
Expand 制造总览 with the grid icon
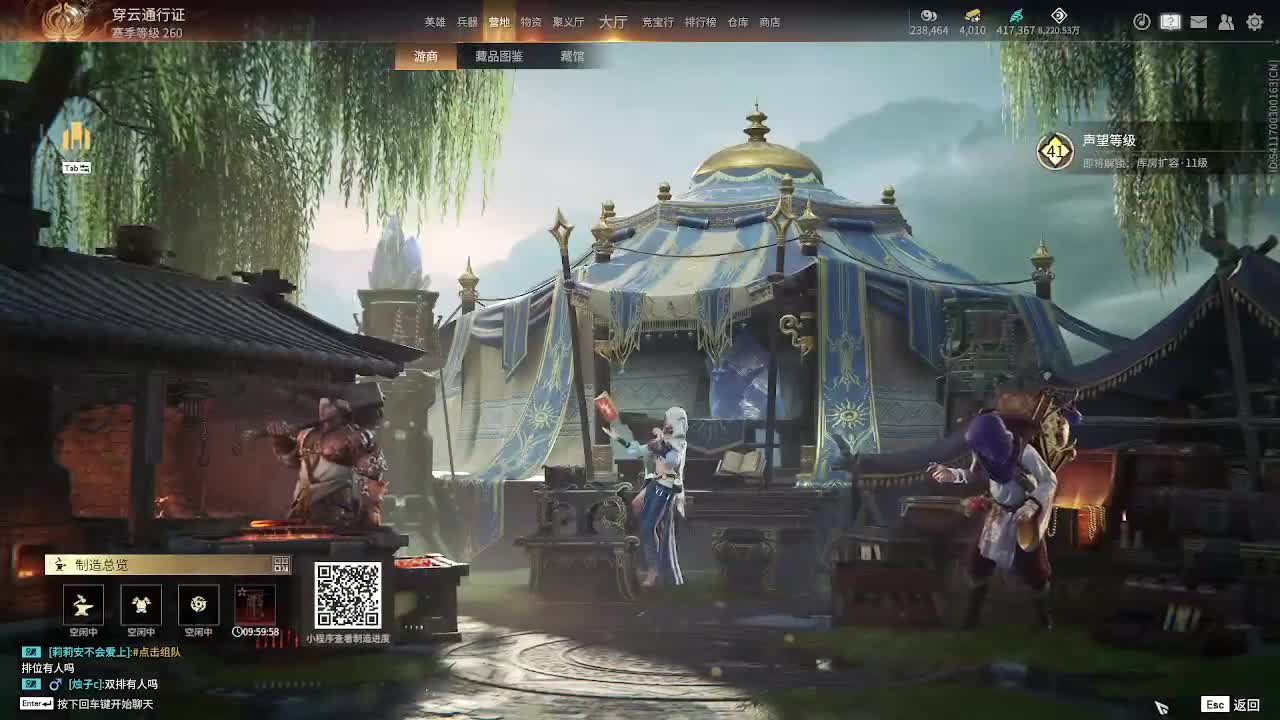(281, 564)
